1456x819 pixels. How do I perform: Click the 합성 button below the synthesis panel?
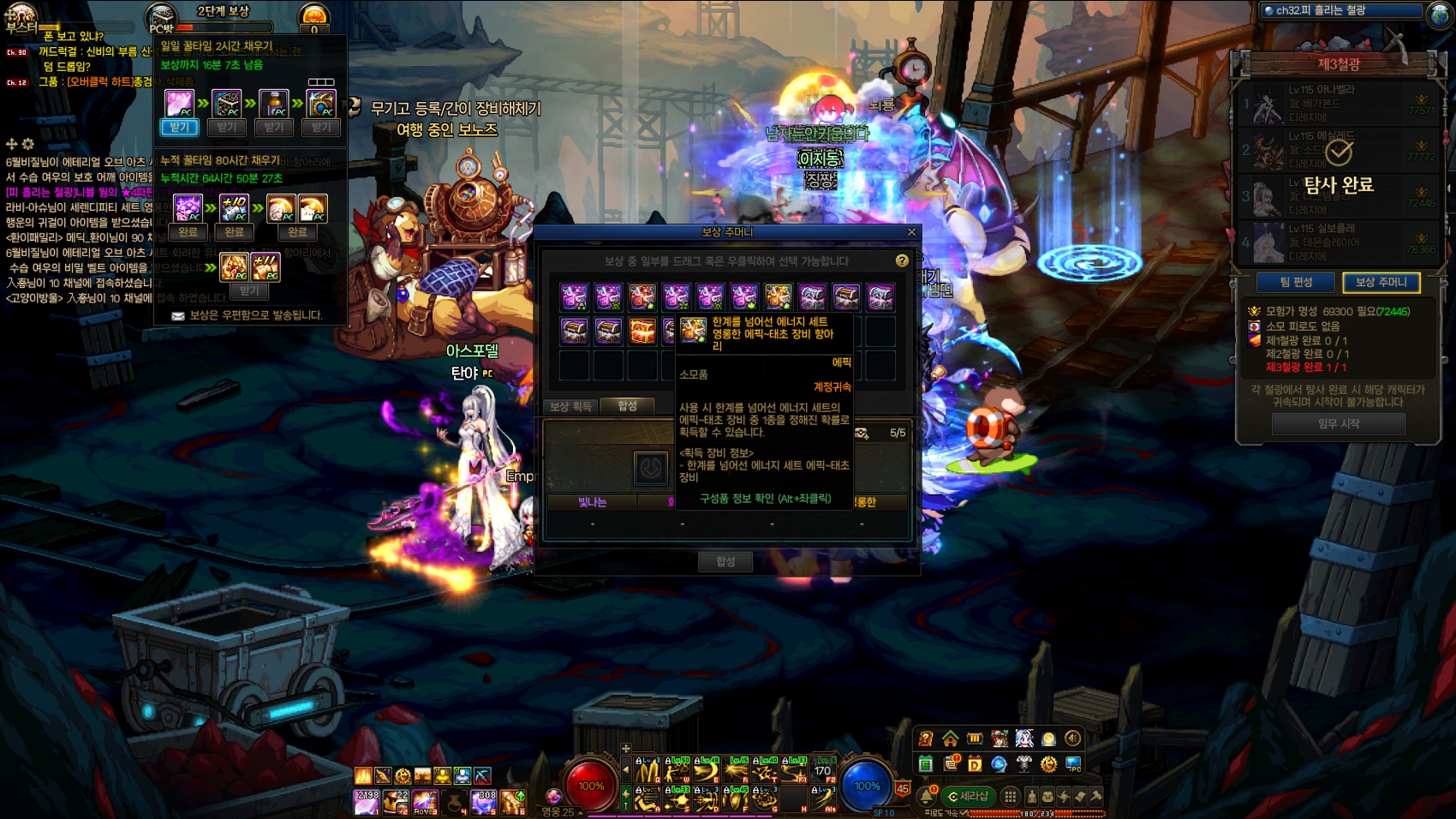click(725, 561)
